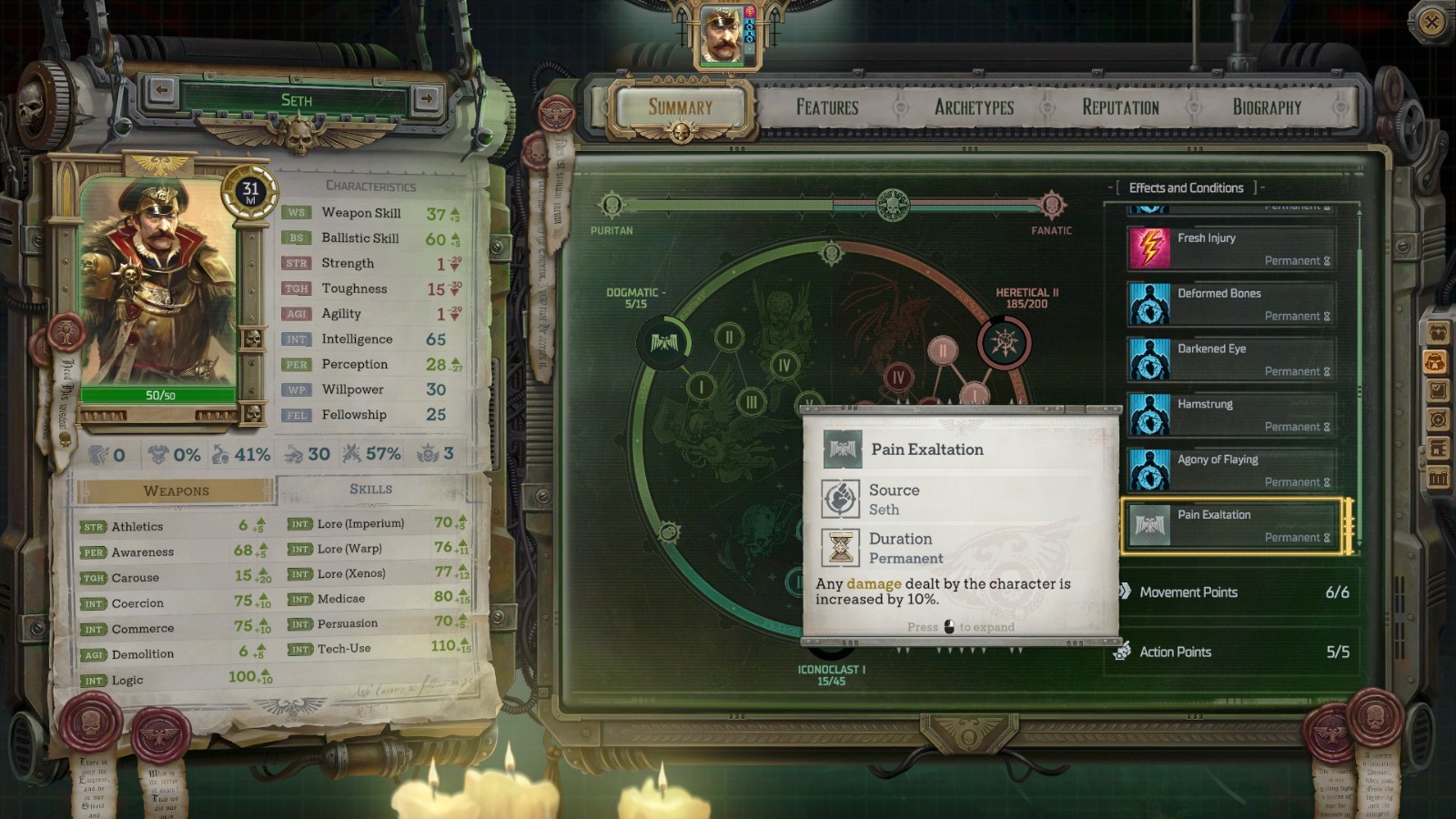Click the dodge boot icon showing zero
The width and height of the screenshot is (1456, 819).
point(96,454)
